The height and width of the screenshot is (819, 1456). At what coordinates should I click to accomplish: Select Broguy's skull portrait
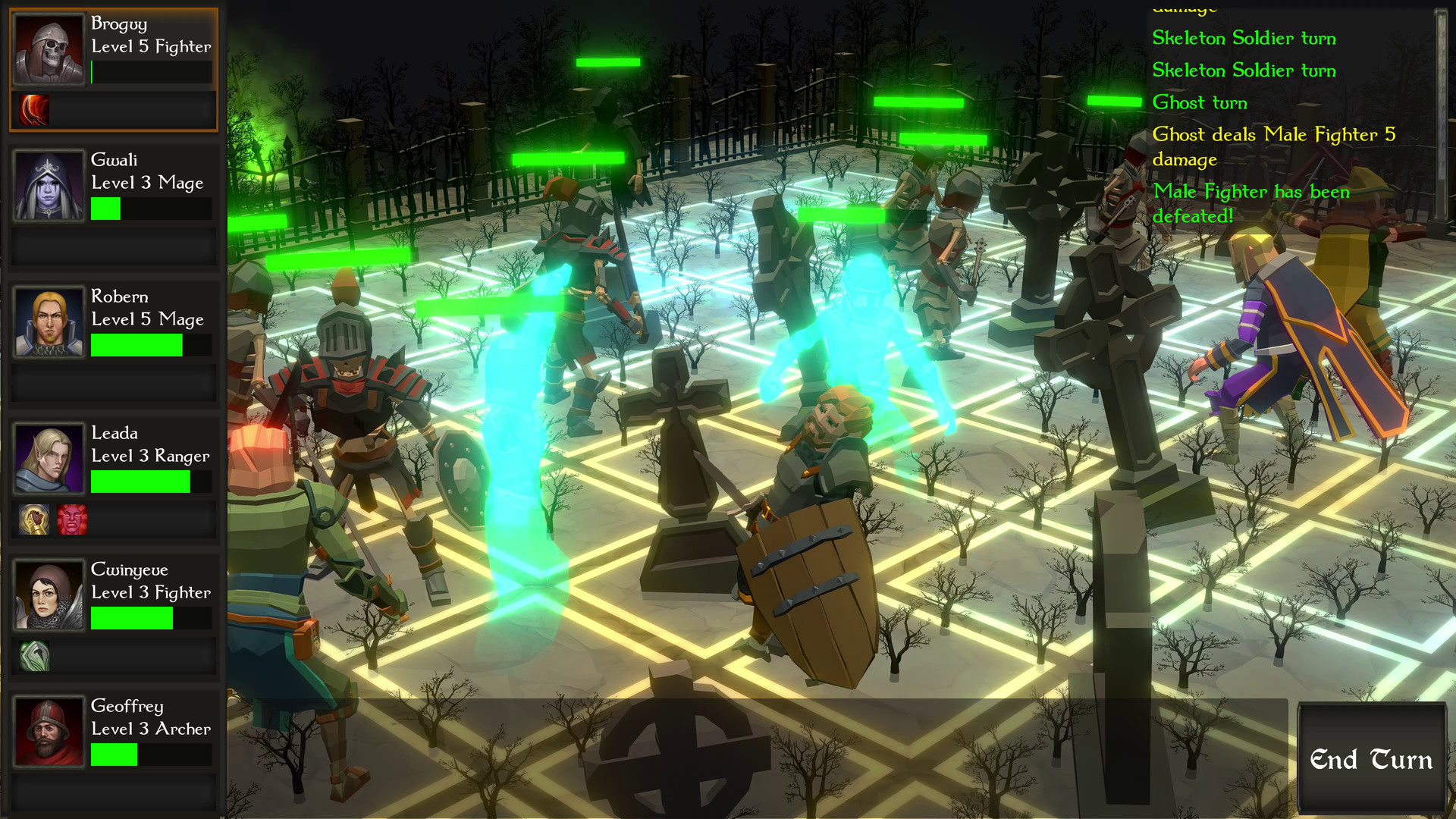pos(49,49)
